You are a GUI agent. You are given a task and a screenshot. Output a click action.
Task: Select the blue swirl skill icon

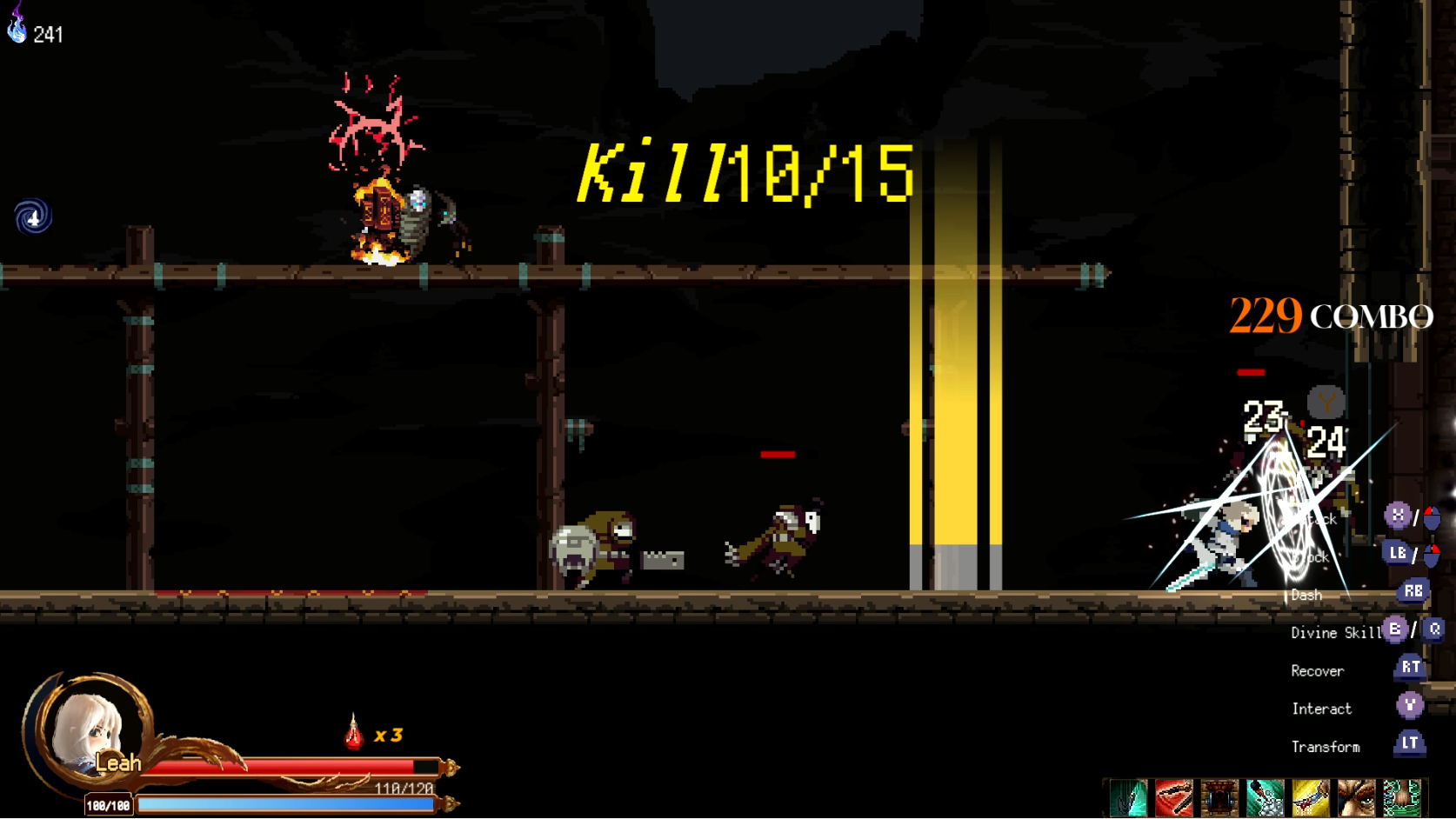click(x=33, y=216)
